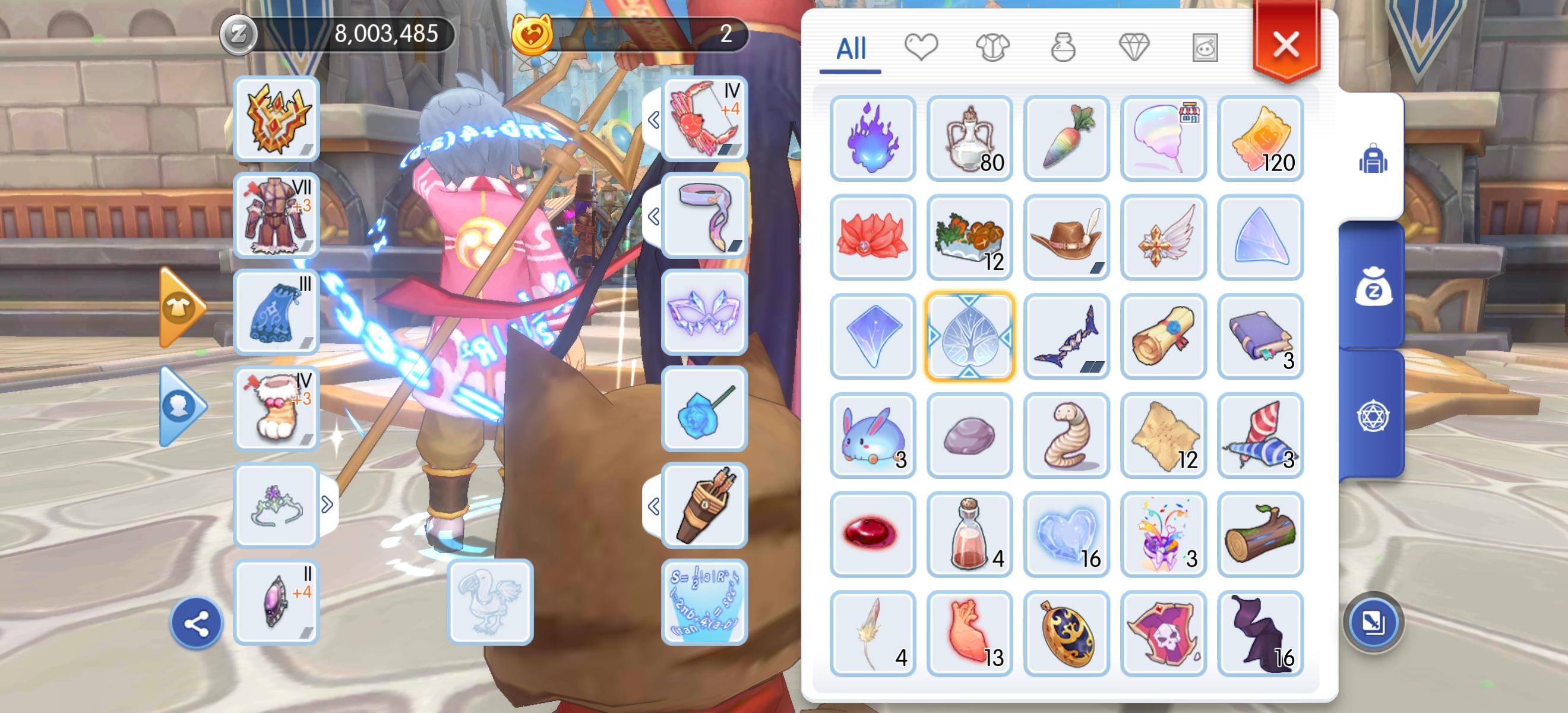
Task: Filter inventory by the armor icon
Action: pyautogui.click(x=993, y=48)
